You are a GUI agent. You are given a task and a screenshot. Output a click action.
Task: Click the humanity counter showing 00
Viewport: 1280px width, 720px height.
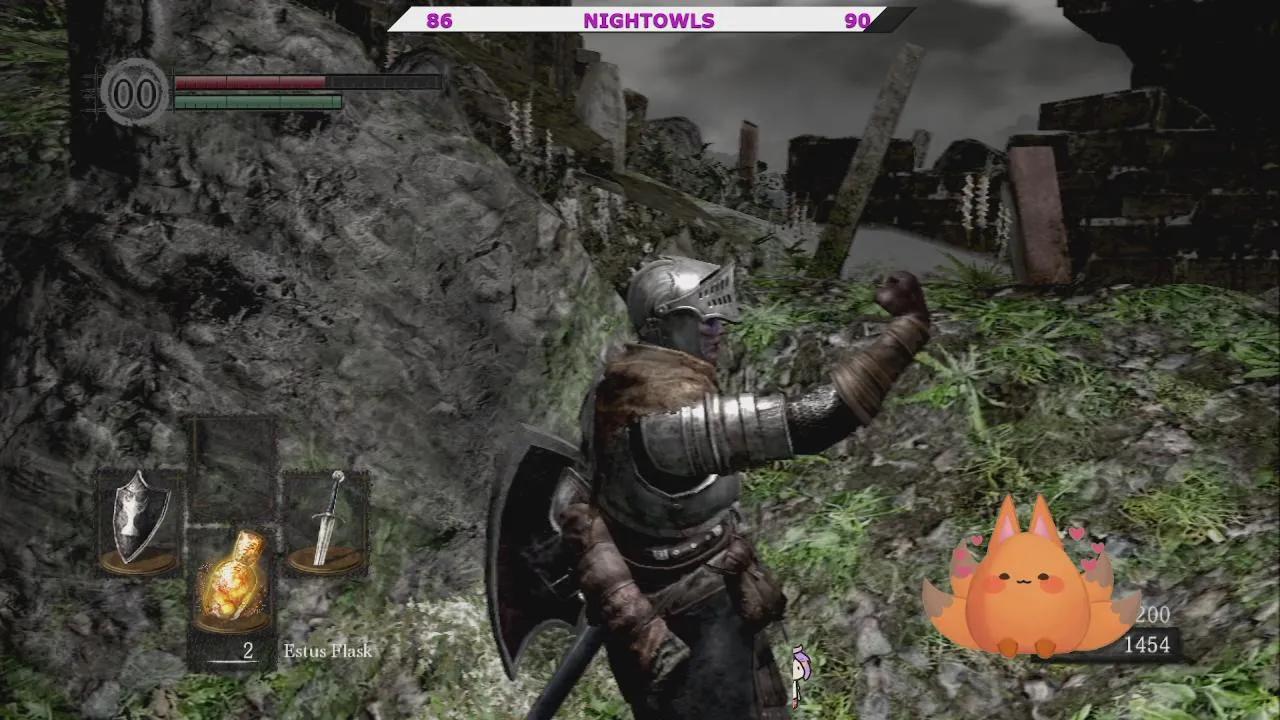pyautogui.click(x=136, y=94)
